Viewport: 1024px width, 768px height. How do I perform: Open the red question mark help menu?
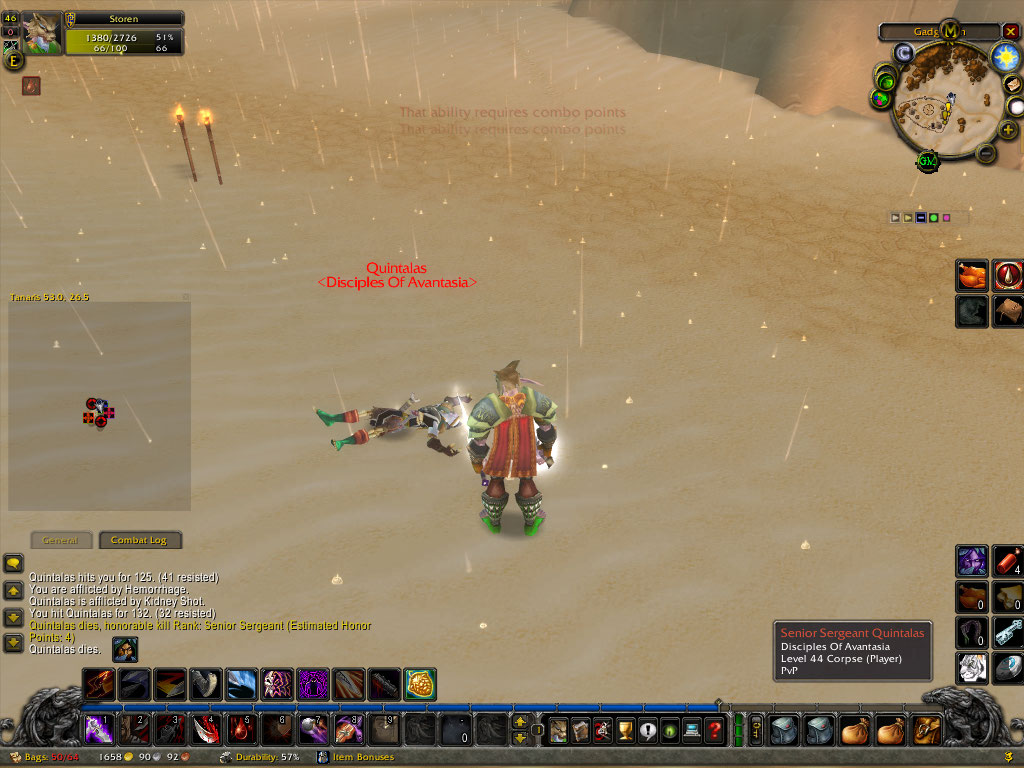pos(714,730)
